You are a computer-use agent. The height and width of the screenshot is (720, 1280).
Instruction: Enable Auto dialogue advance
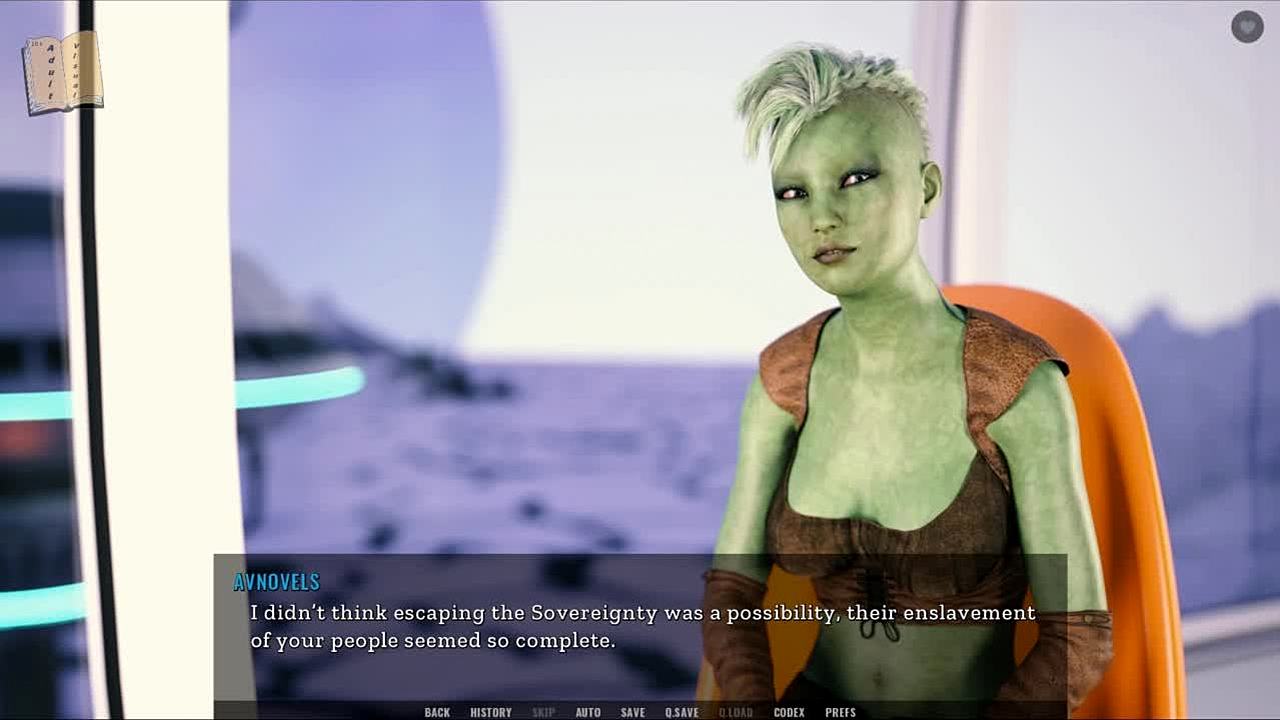click(588, 712)
